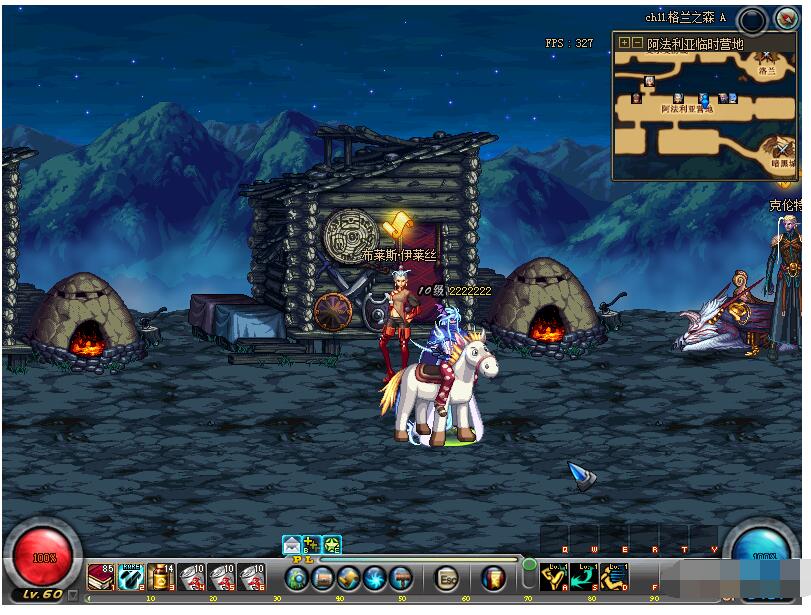Click the red banner round button
Screen dimensions: 811x615
coord(493,578)
